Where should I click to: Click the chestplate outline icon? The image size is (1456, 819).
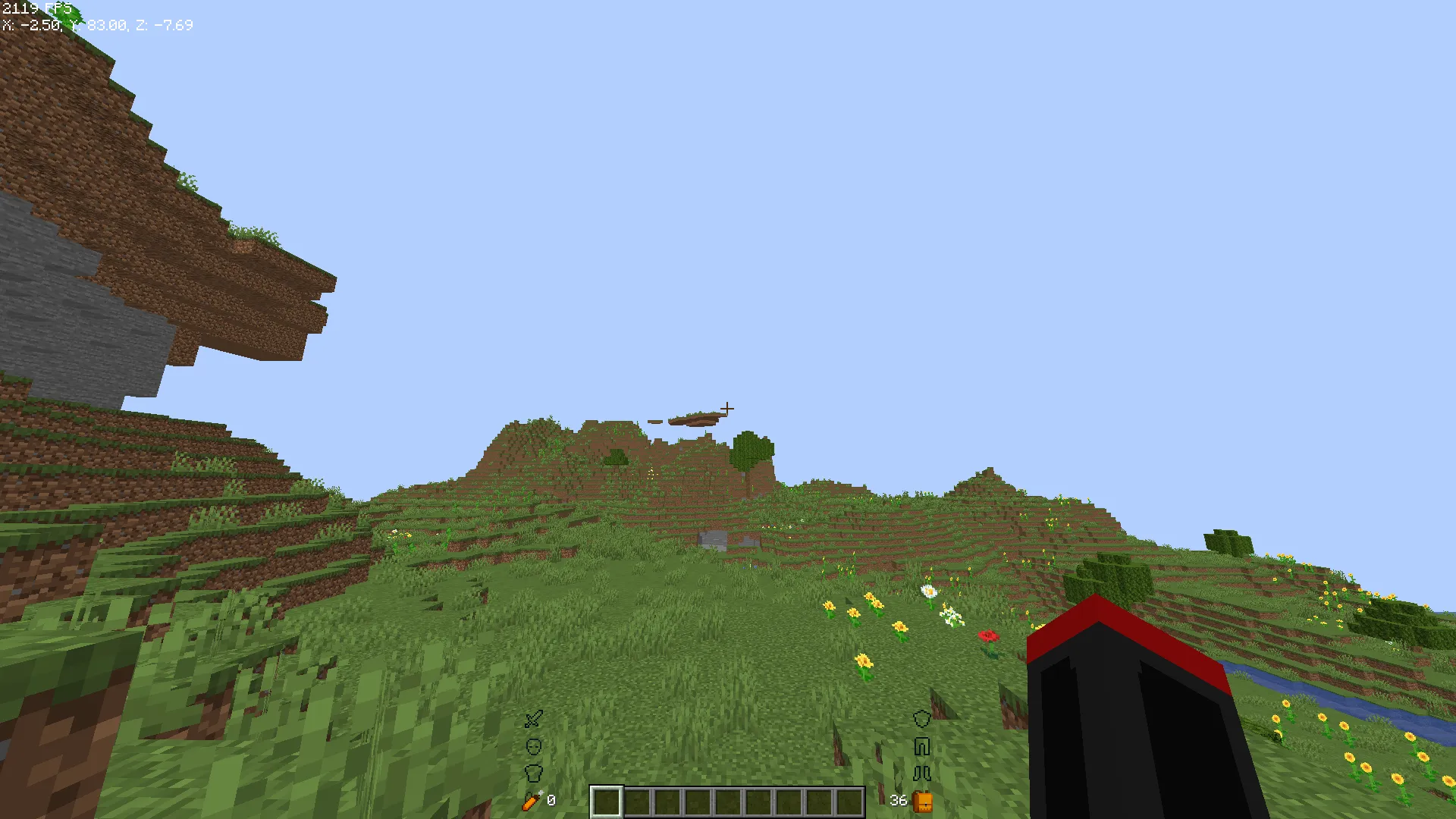tap(535, 772)
